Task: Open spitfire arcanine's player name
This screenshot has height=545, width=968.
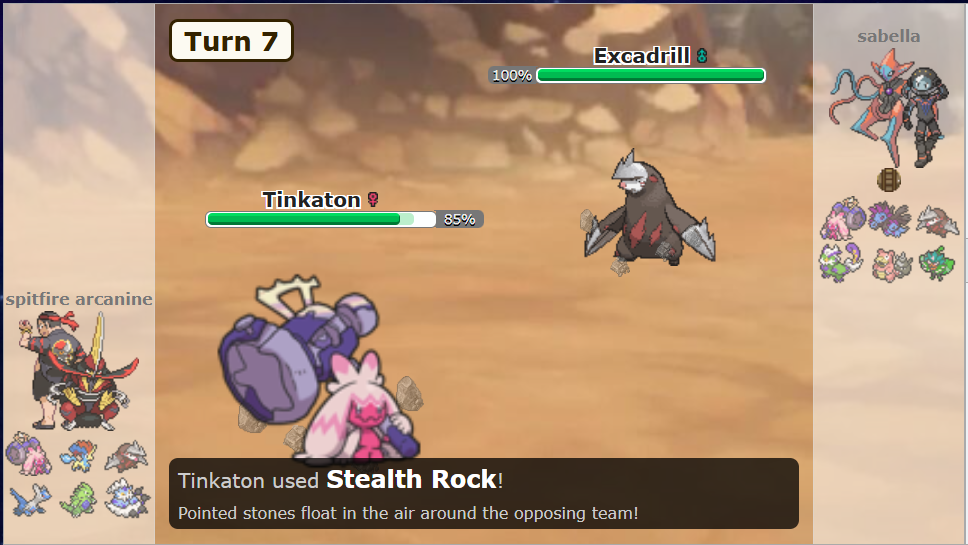Action: [x=79, y=299]
